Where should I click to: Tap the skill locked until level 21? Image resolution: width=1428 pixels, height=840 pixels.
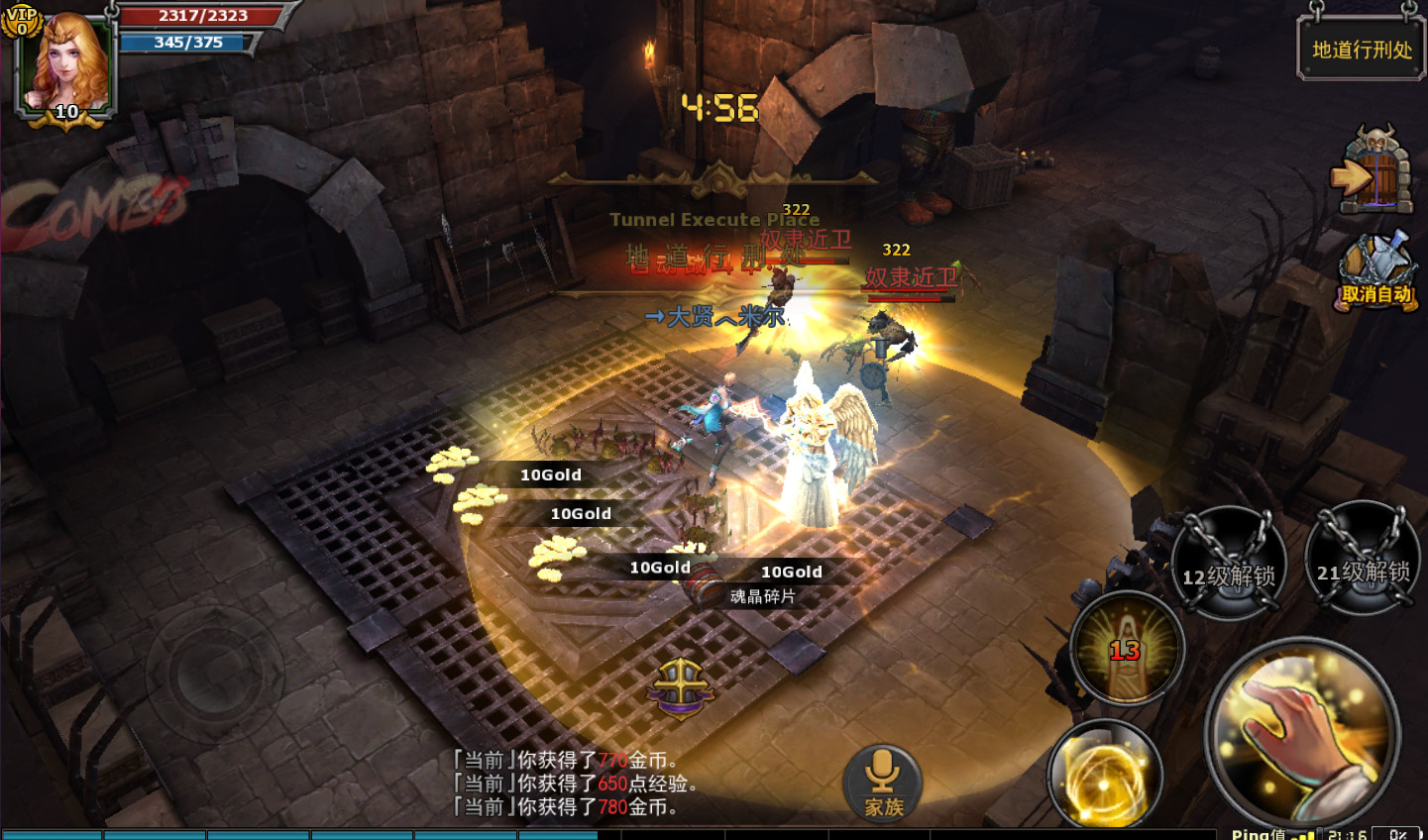1363,559
